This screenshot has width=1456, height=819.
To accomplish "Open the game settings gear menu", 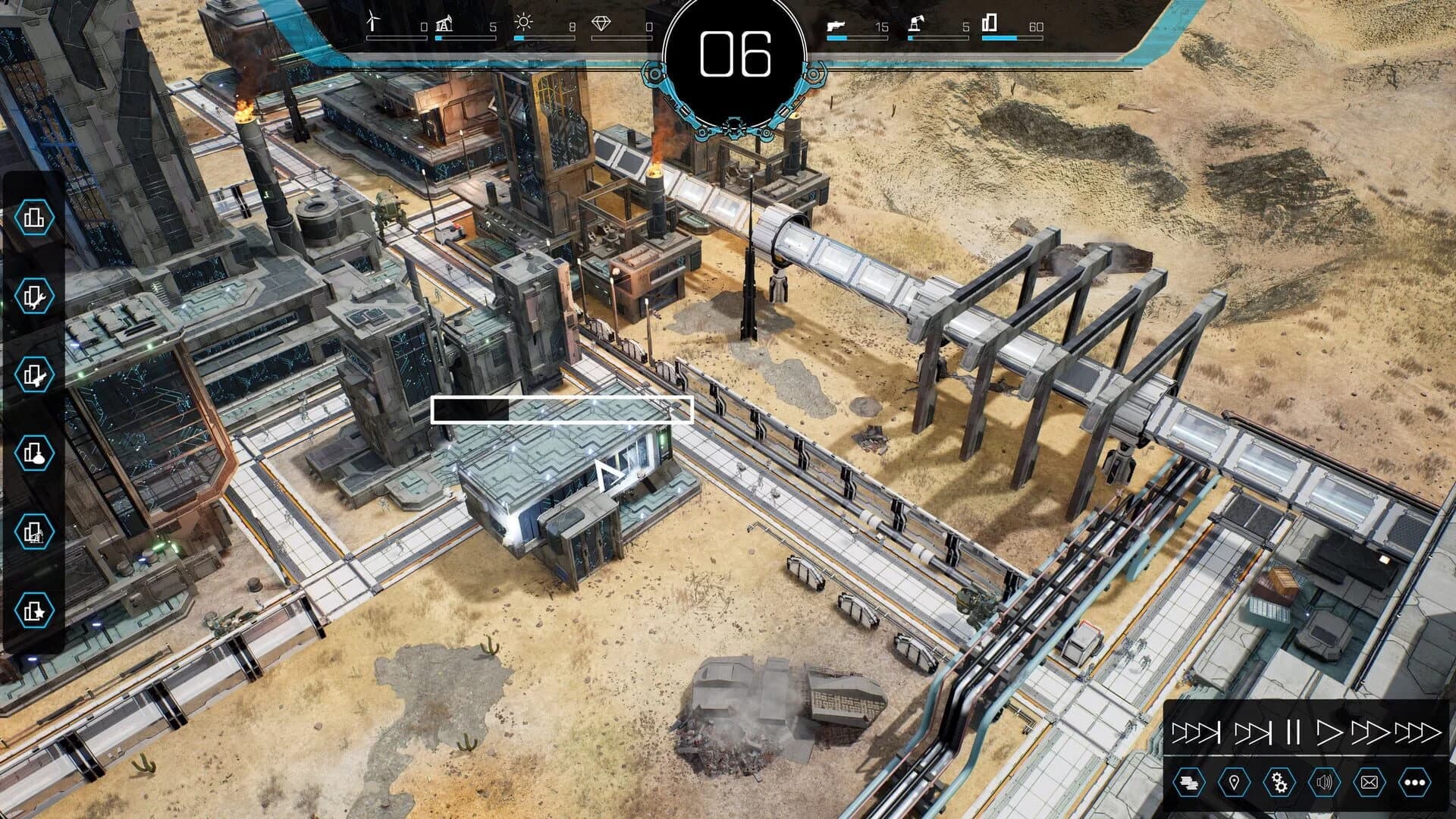I will pyautogui.click(x=1279, y=782).
